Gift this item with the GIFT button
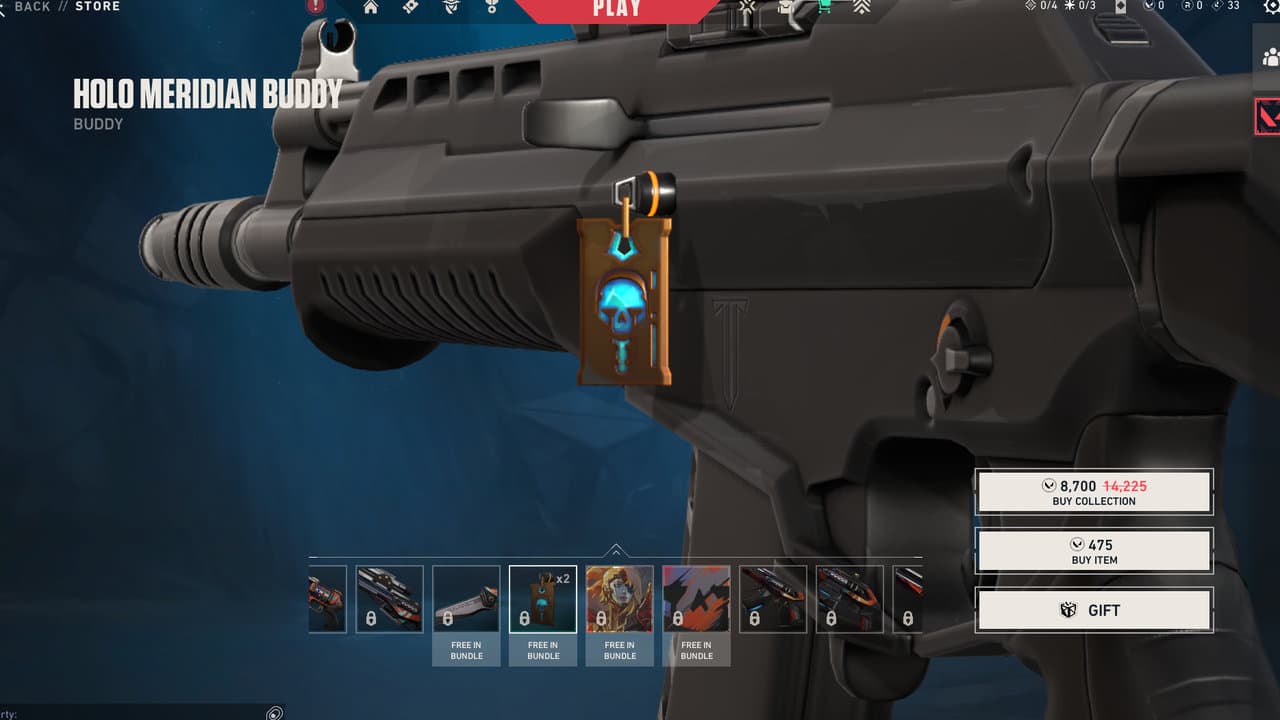 click(x=1094, y=610)
